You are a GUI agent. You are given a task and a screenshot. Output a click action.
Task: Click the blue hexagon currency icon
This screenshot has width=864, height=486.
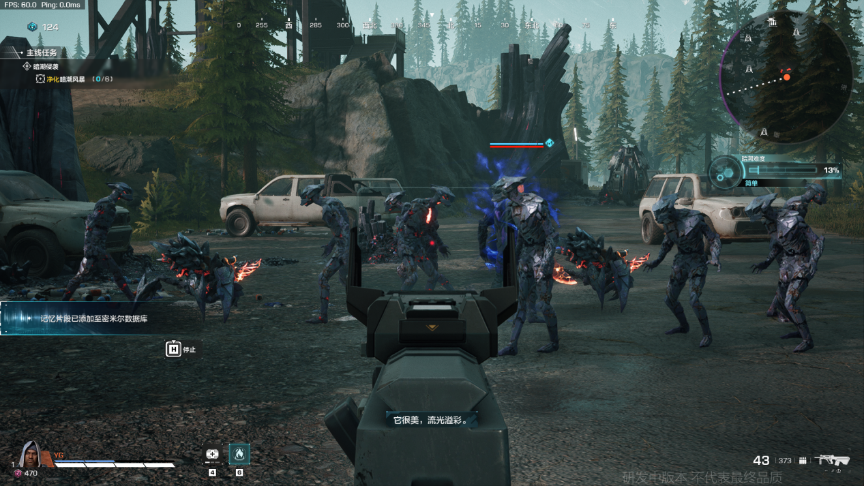click(x=32, y=27)
